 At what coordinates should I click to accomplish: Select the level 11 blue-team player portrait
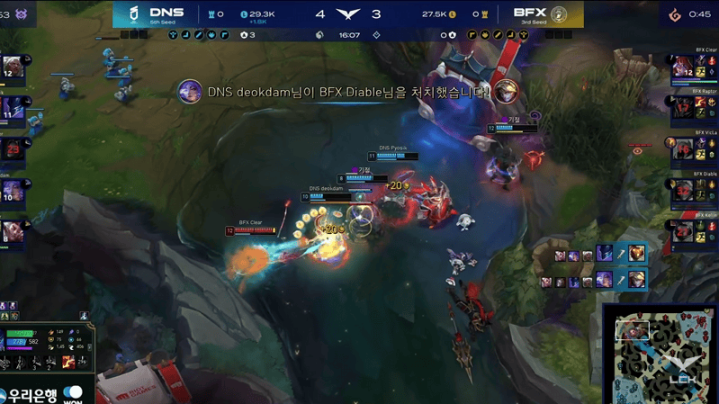[13, 108]
